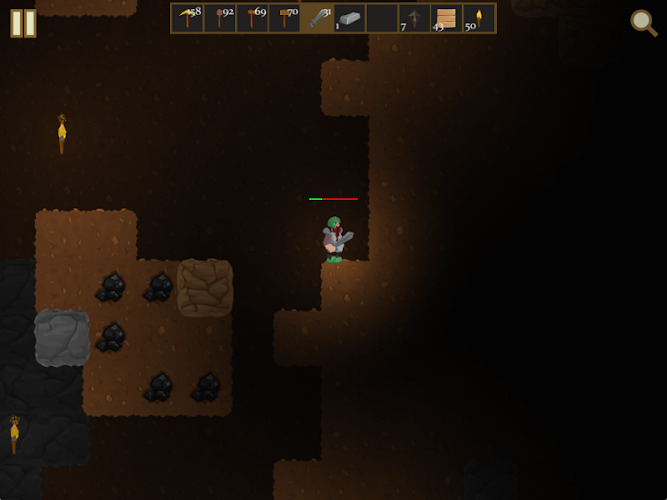Pick the dark pickaxe slot with 7
This screenshot has height=500, width=667.
[414, 18]
